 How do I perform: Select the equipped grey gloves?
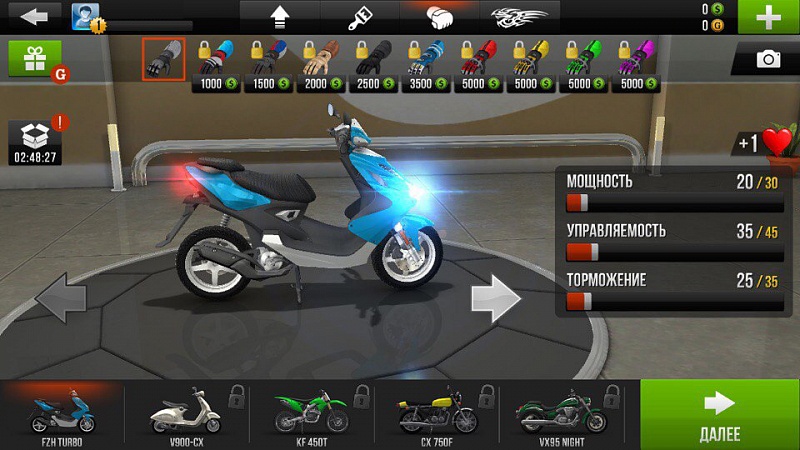point(163,59)
